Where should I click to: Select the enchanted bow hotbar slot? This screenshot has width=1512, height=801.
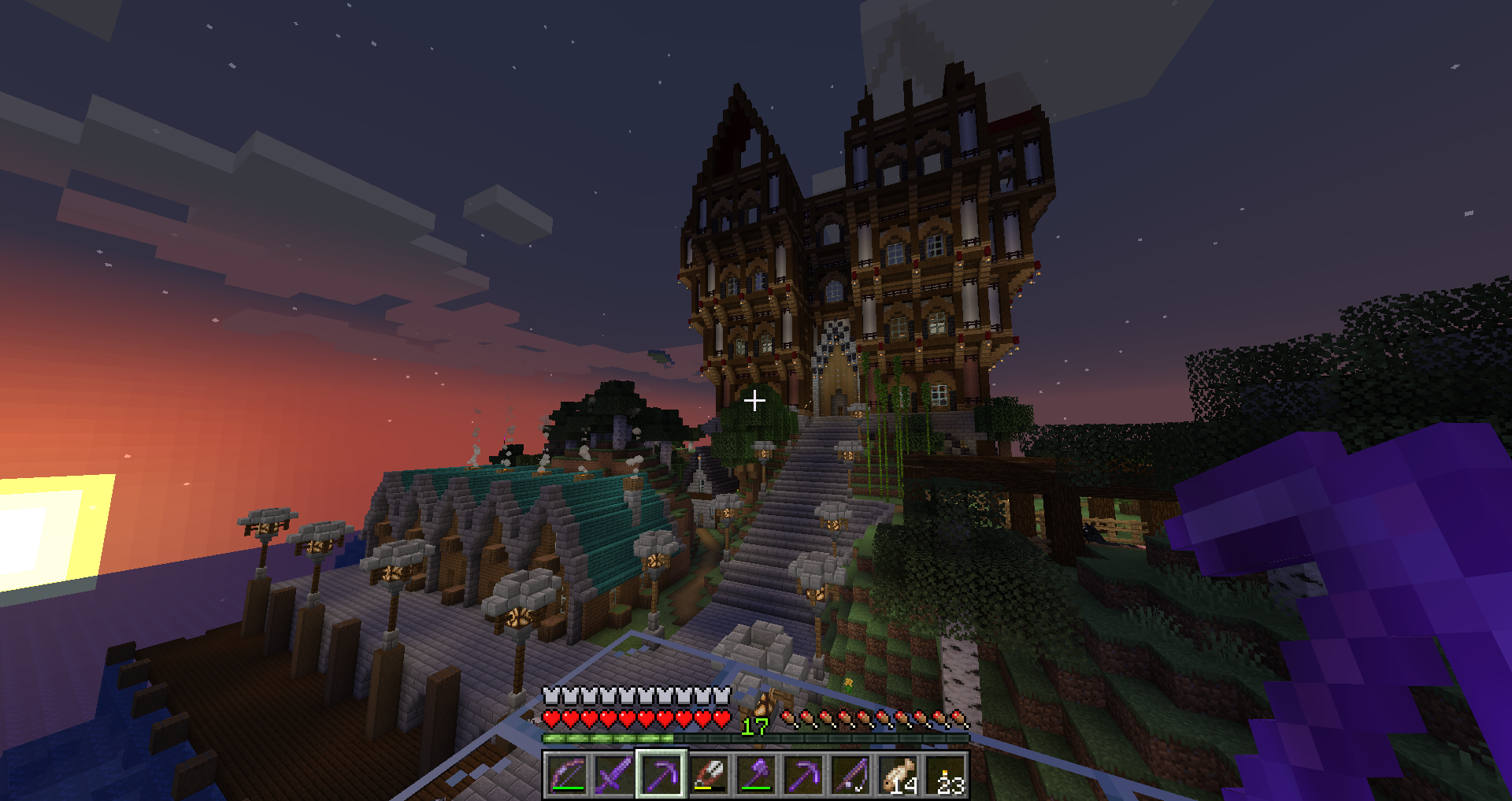[x=566, y=775]
